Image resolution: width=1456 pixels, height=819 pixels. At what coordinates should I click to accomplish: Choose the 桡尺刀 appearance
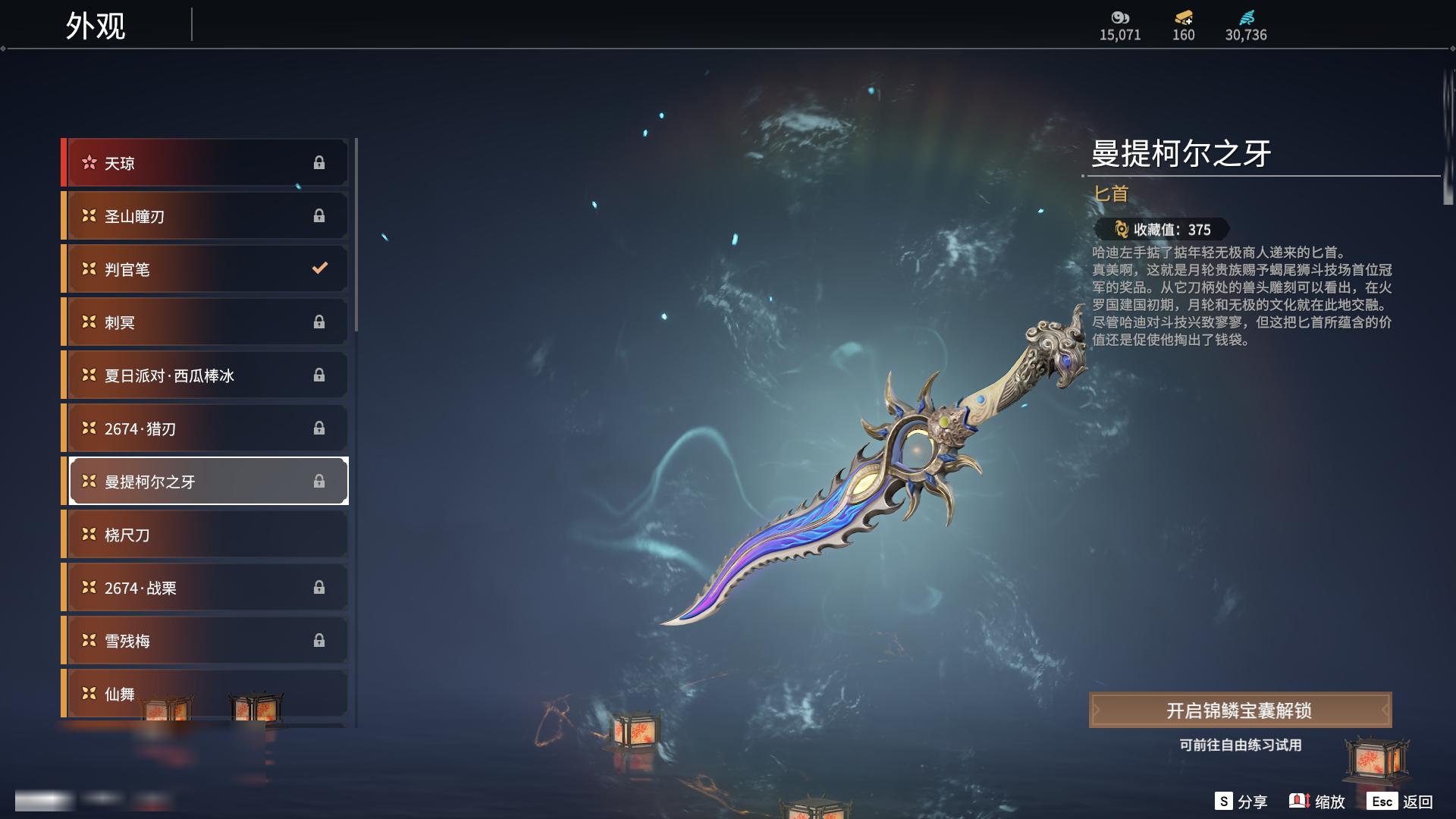click(206, 535)
